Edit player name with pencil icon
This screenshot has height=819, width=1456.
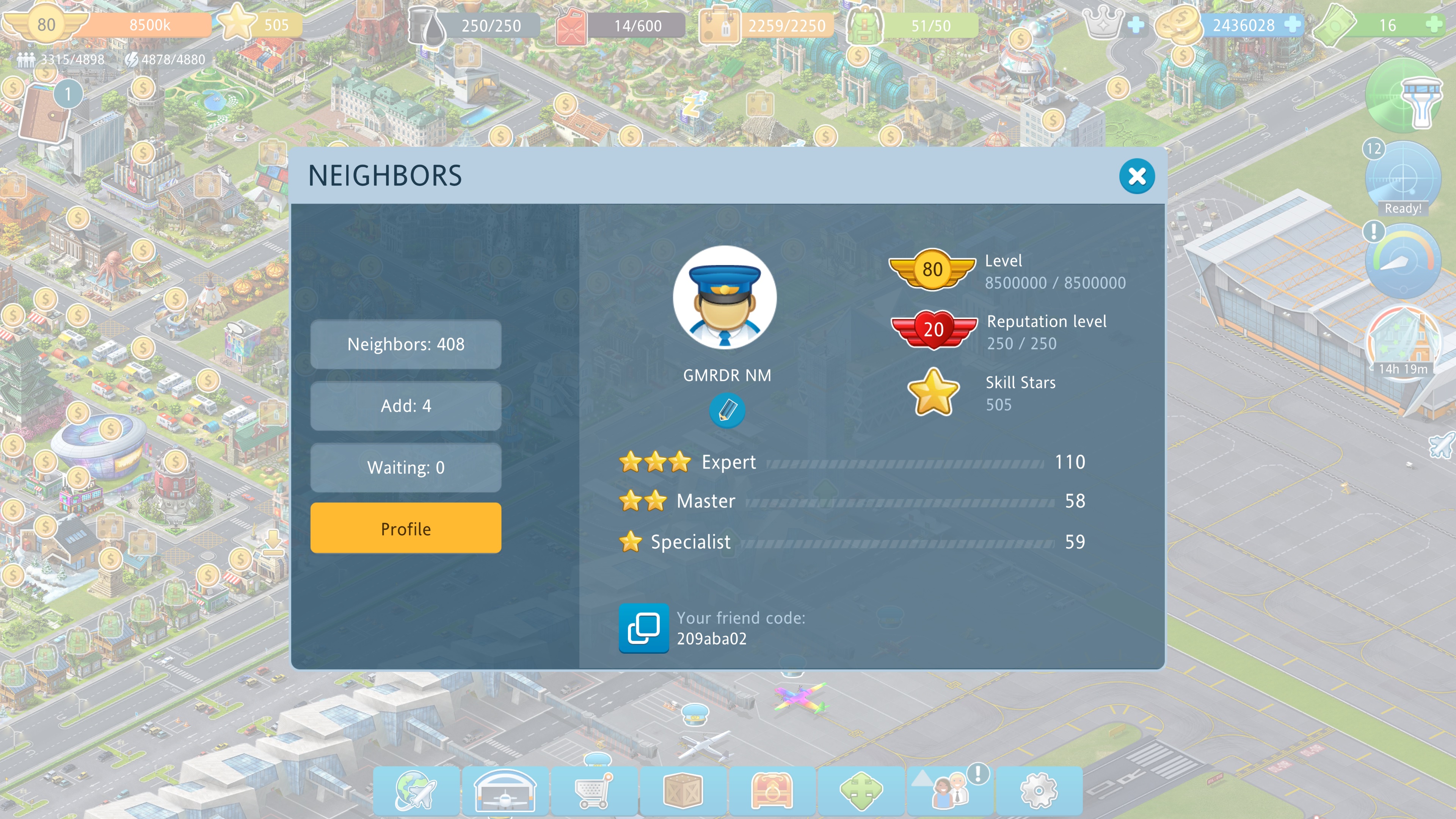tap(727, 410)
